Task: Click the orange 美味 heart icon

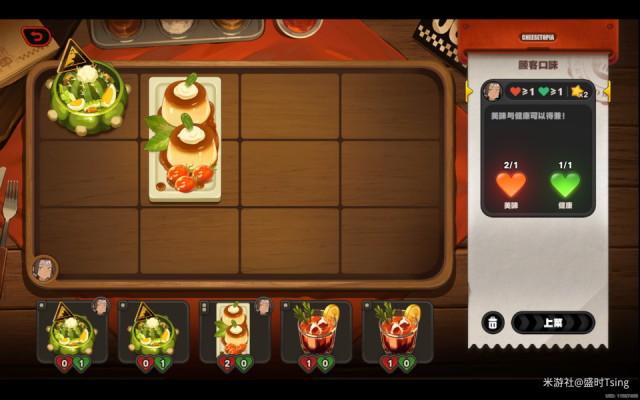Action: pos(511,184)
